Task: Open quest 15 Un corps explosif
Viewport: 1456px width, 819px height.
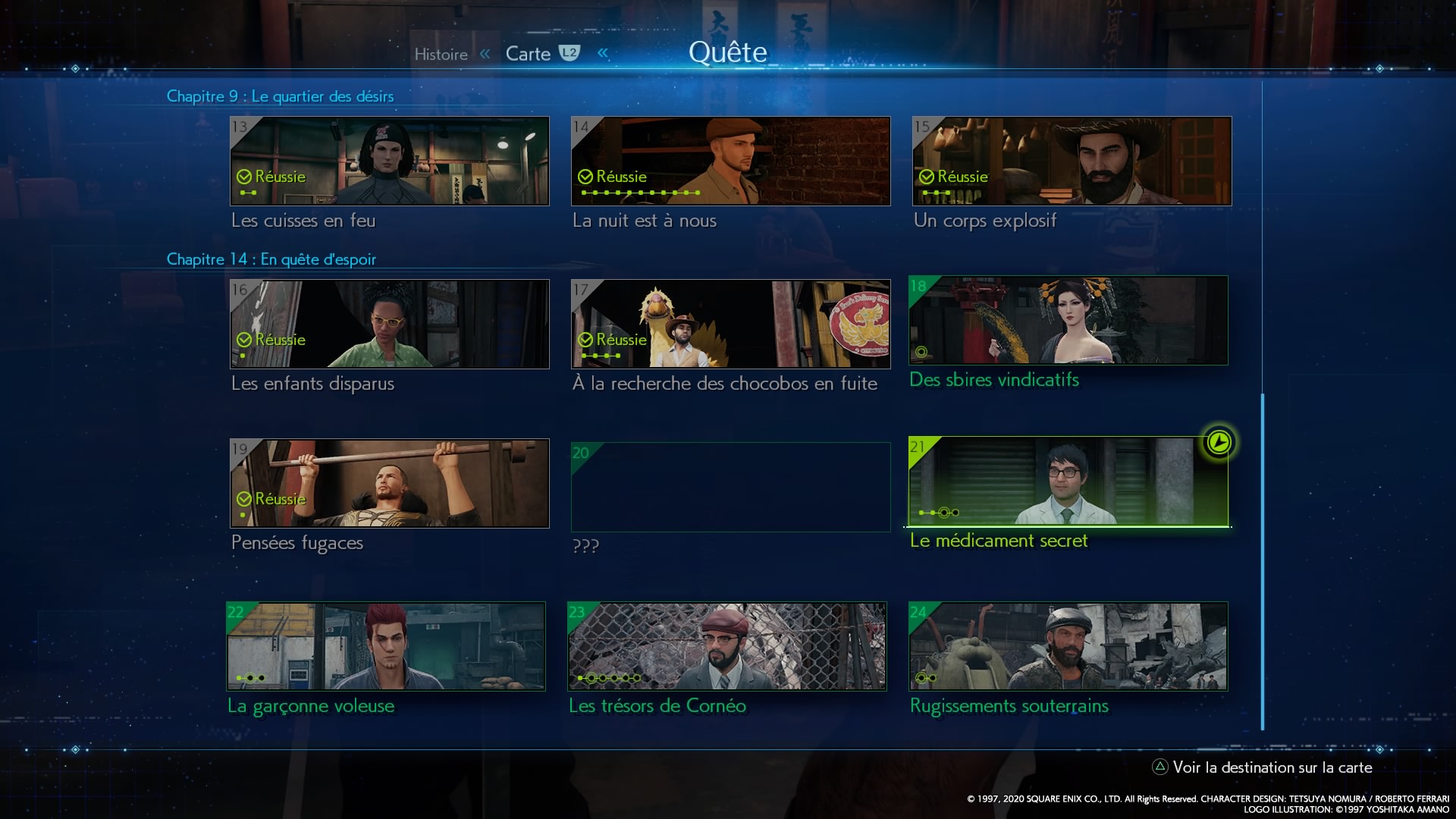Action: pyautogui.click(x=1072, y=161)
